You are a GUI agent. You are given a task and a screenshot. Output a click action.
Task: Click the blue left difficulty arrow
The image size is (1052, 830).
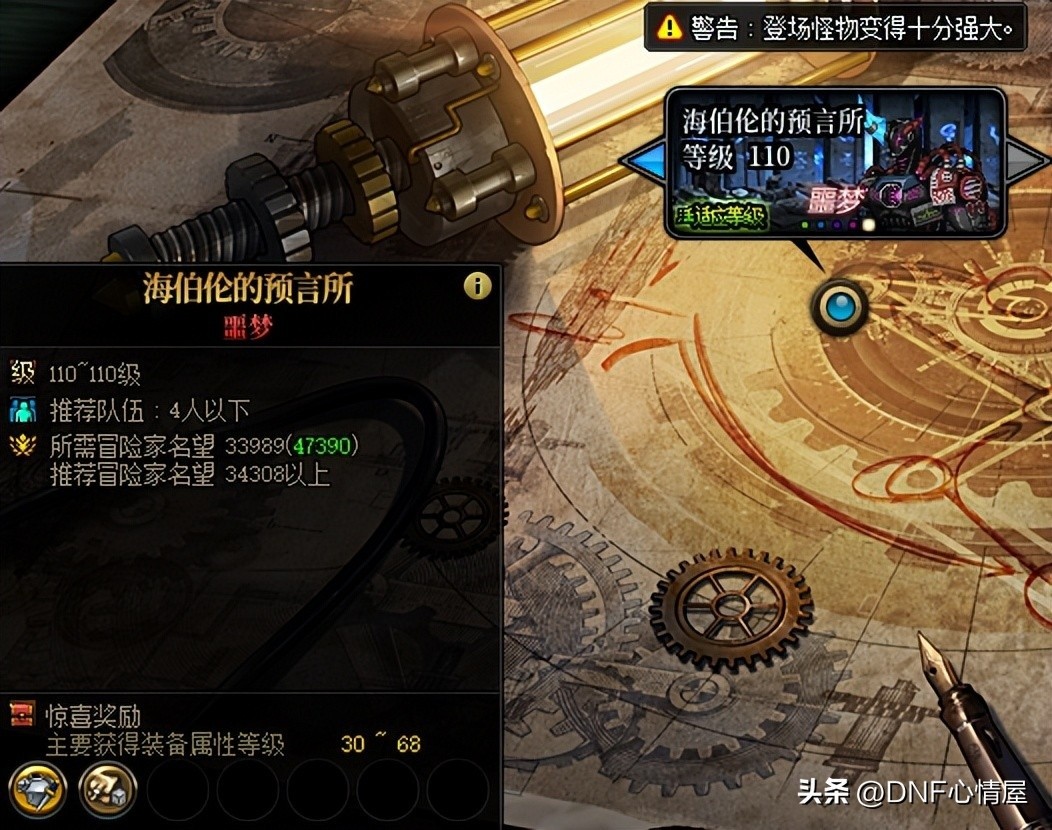[644, 161]
